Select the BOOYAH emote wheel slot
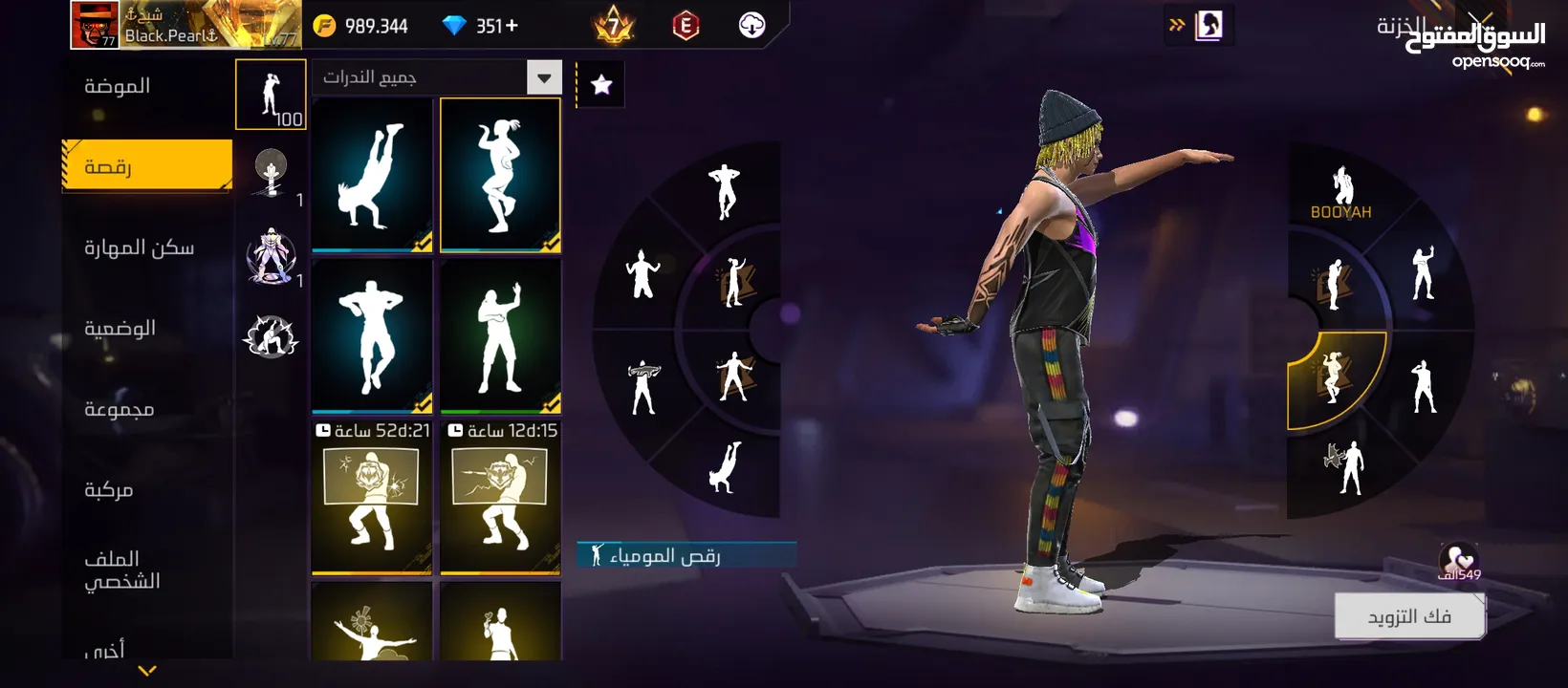Image resolution: width=1568 pixels, height=688 pixels. [1340, 191]
